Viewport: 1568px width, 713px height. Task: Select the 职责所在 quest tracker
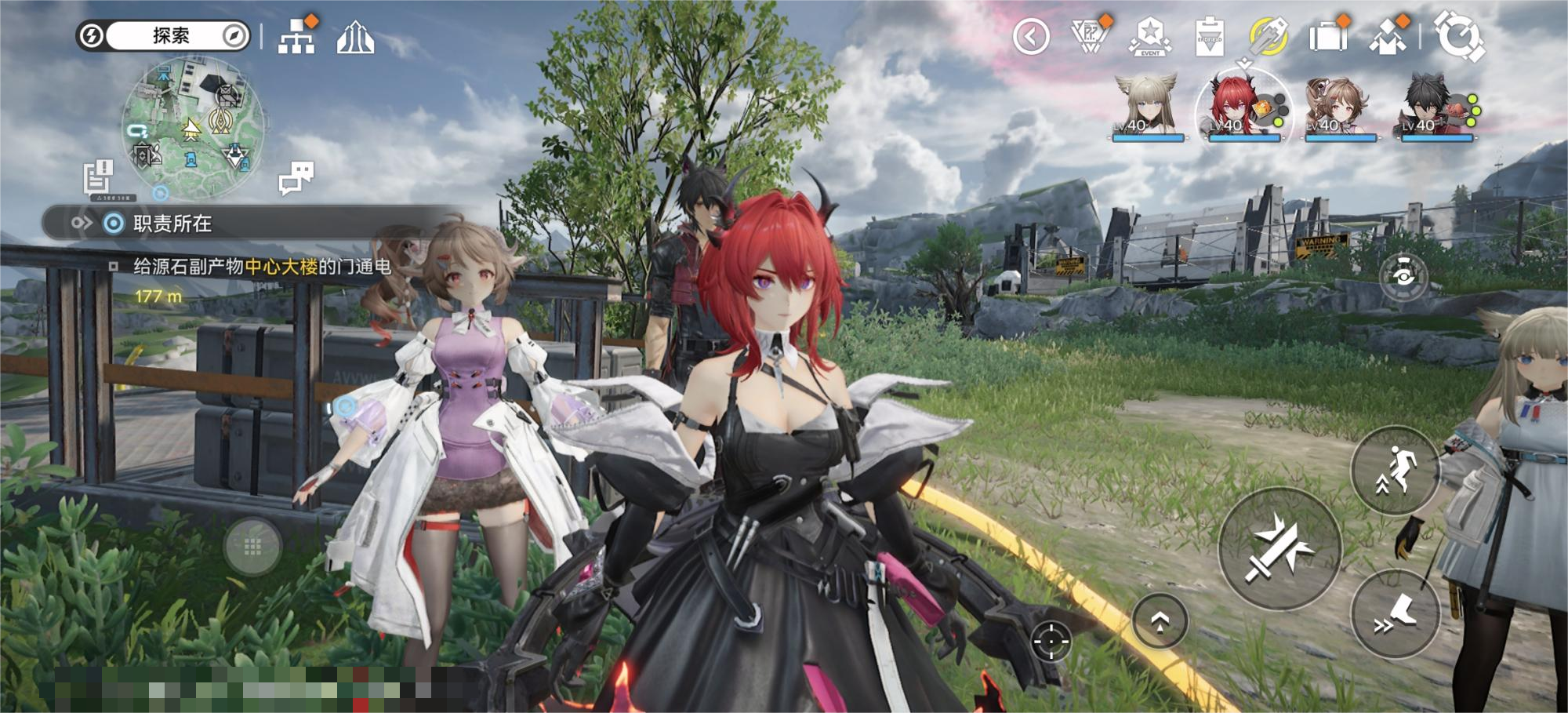coord(172,224)
